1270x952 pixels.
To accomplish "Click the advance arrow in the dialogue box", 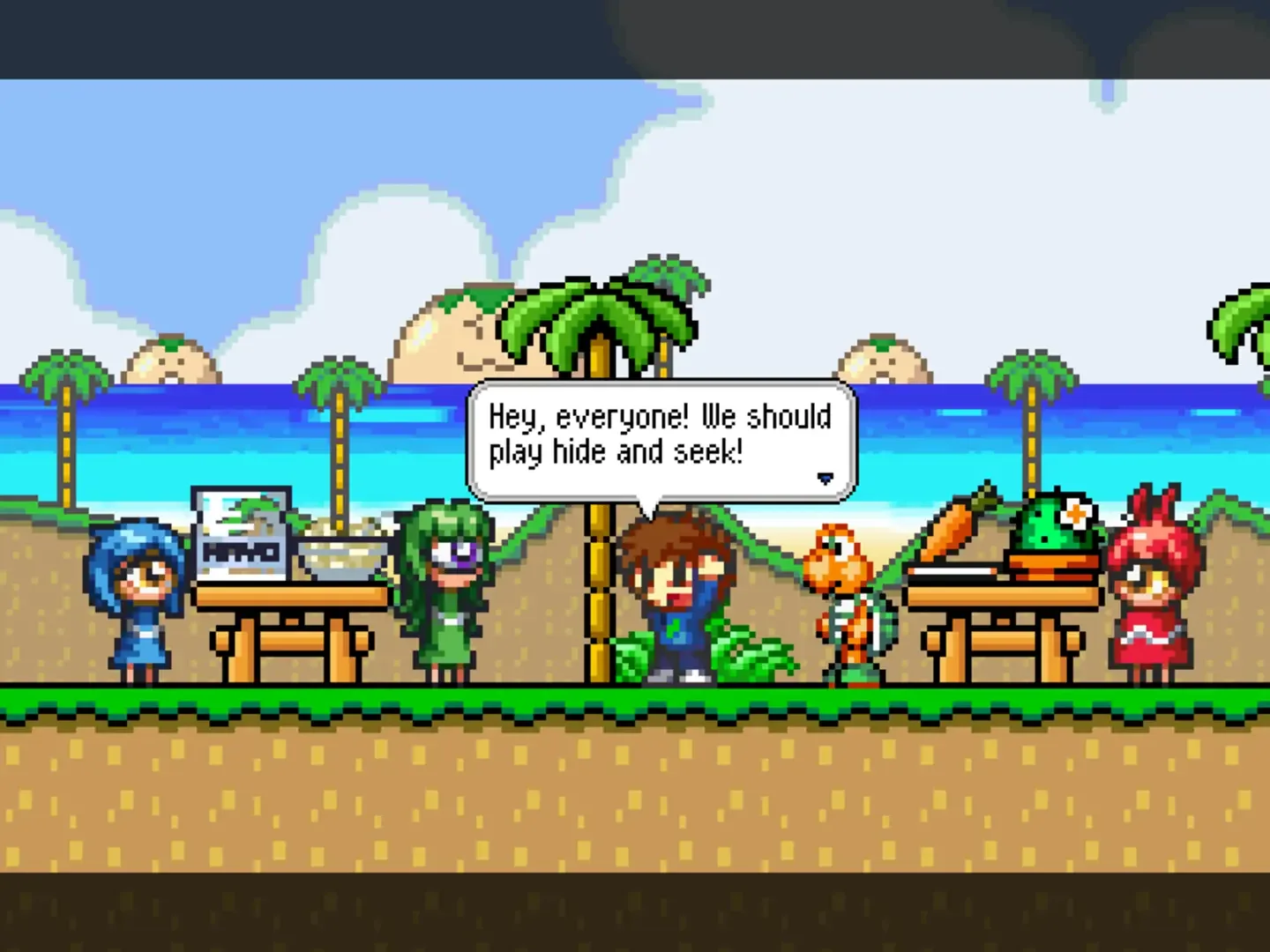I will pyautogui.click(x=825, y=478).
